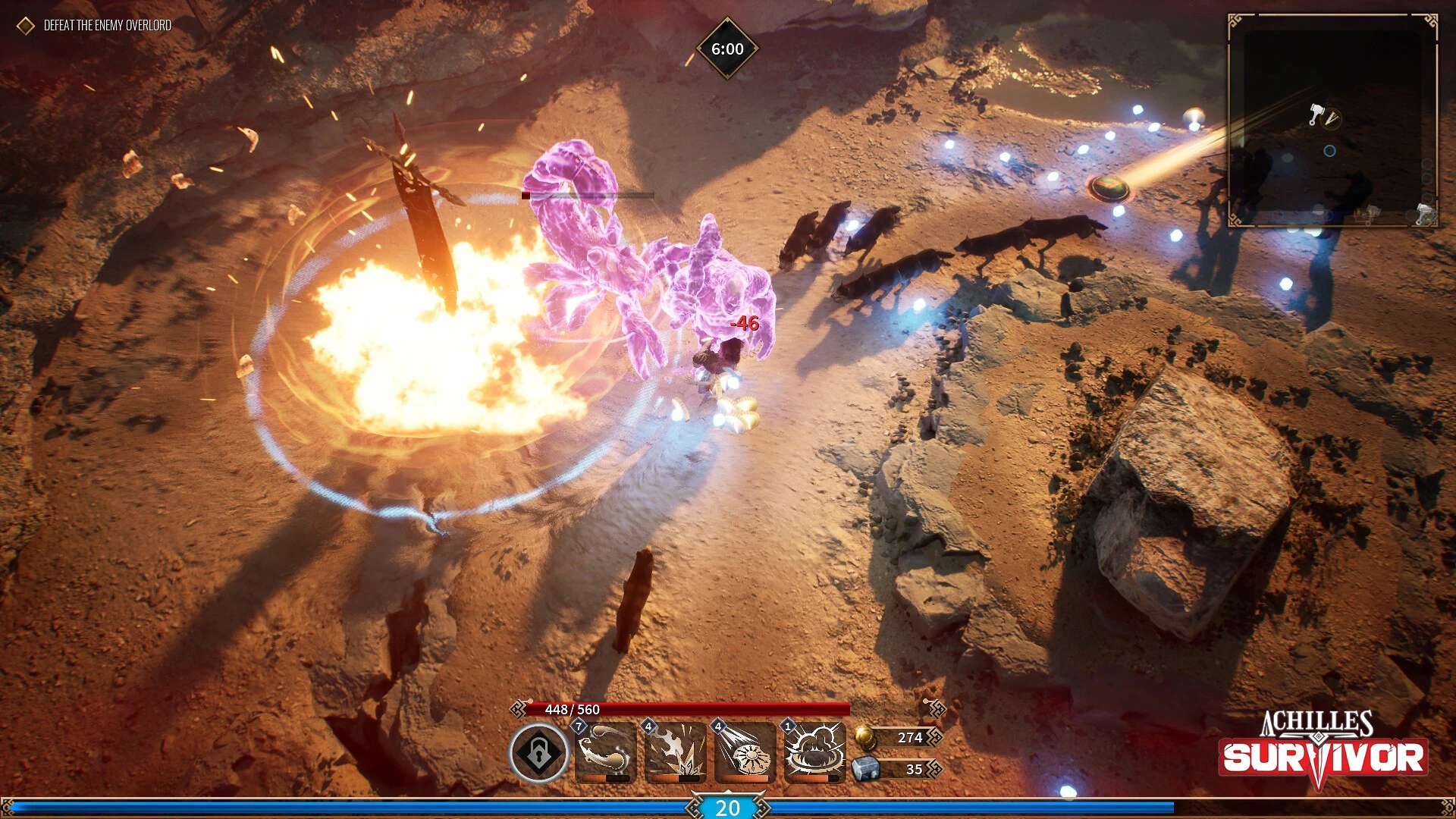The image size is (1456, 819).
Task: Select the Defeat the Enemy Overlord objective
Action: pos(107,26)
